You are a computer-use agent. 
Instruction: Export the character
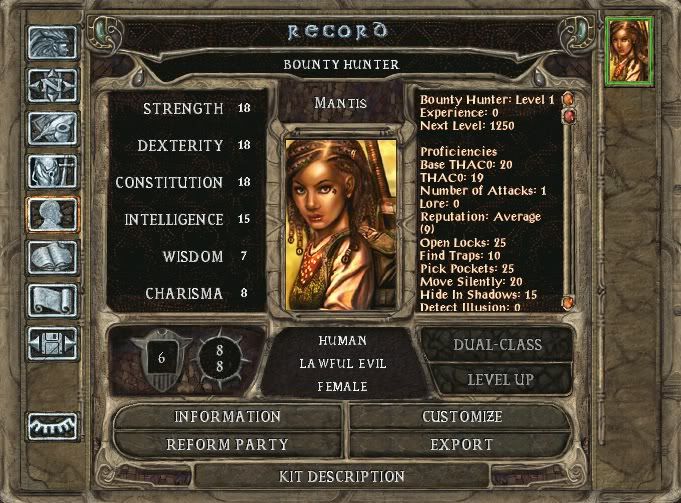point(461,444)
